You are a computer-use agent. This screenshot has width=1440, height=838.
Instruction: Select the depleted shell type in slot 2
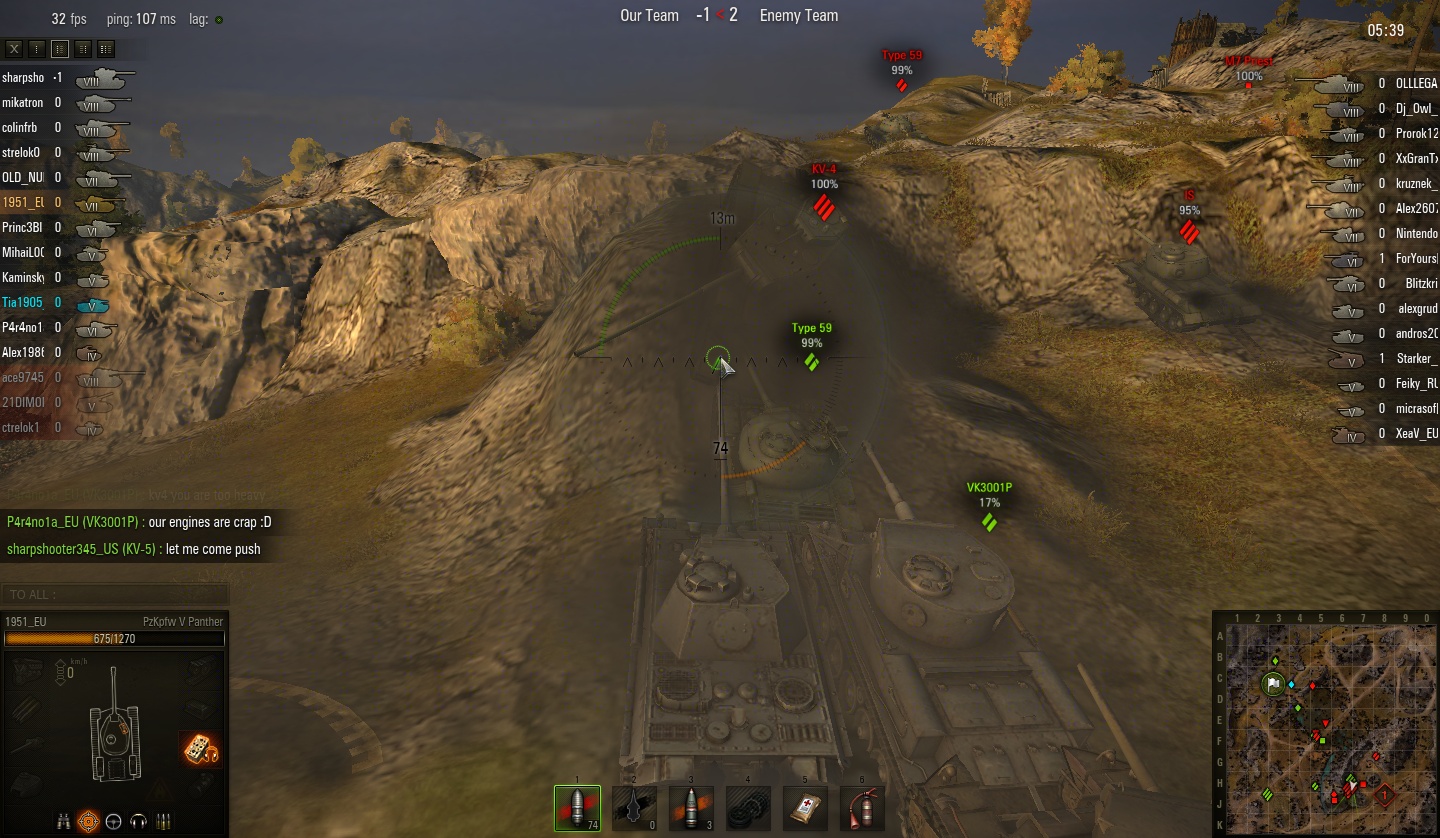(634, 807)
